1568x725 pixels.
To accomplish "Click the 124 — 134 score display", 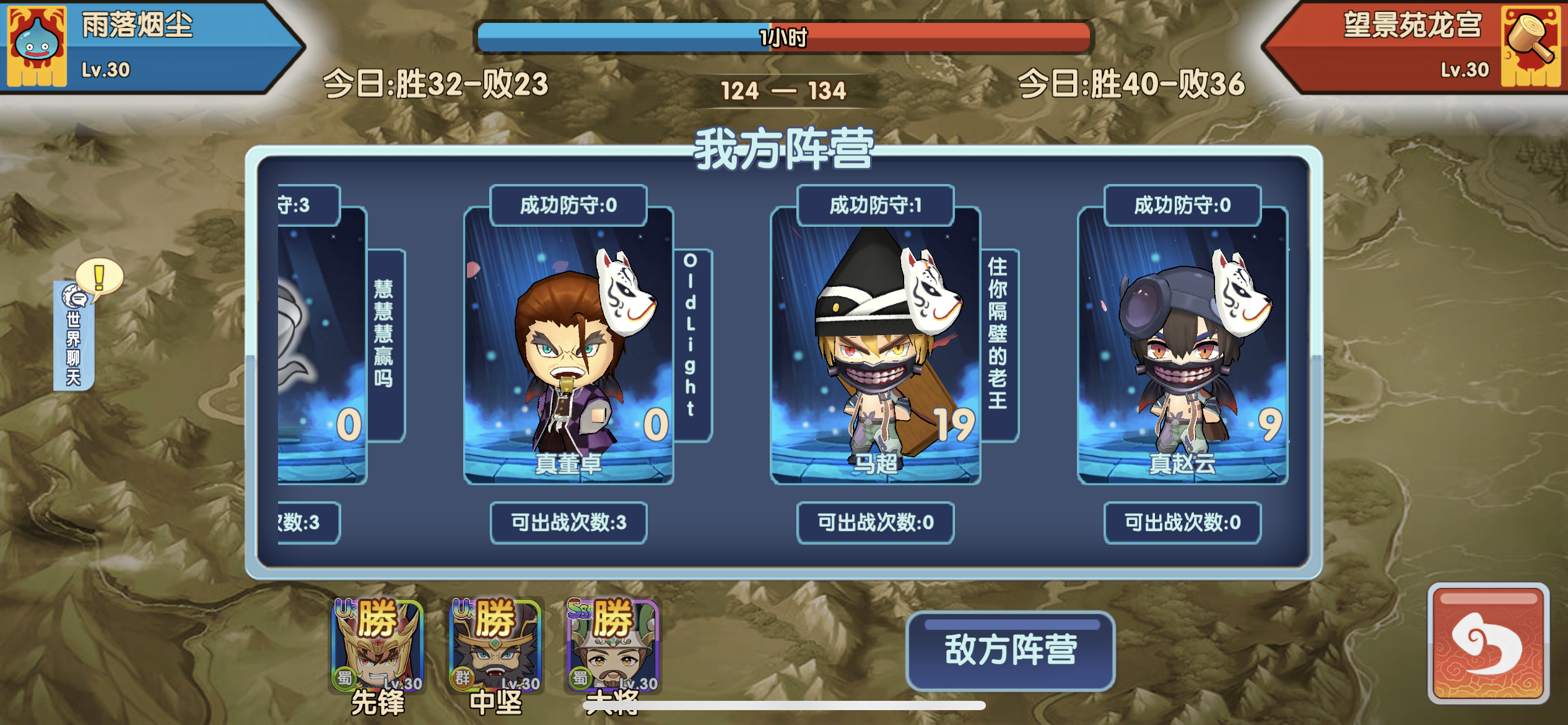I will 783,90.
